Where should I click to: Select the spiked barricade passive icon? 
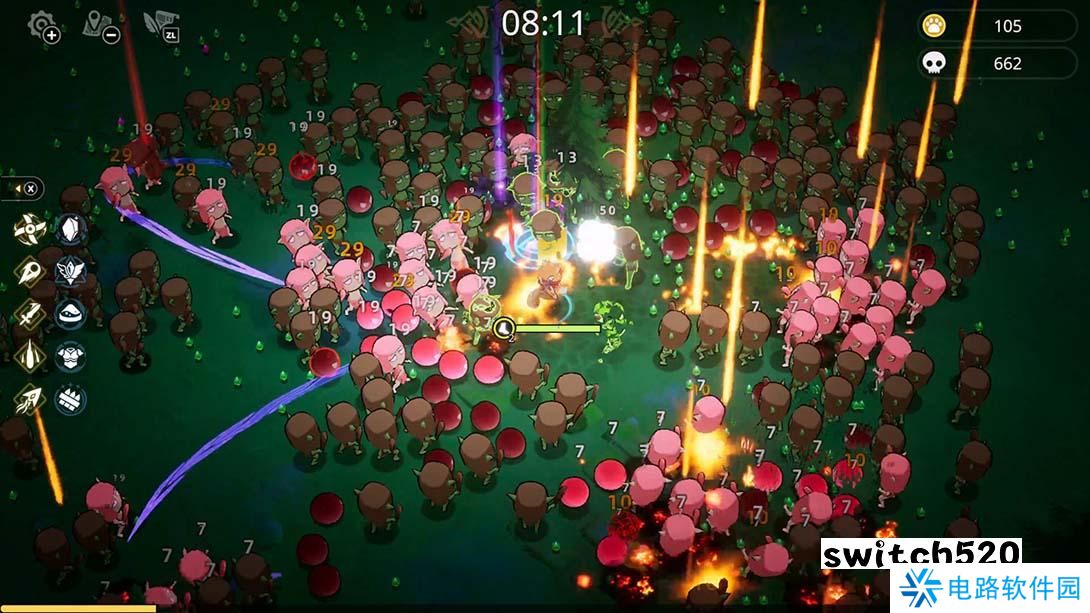(71, 400)
